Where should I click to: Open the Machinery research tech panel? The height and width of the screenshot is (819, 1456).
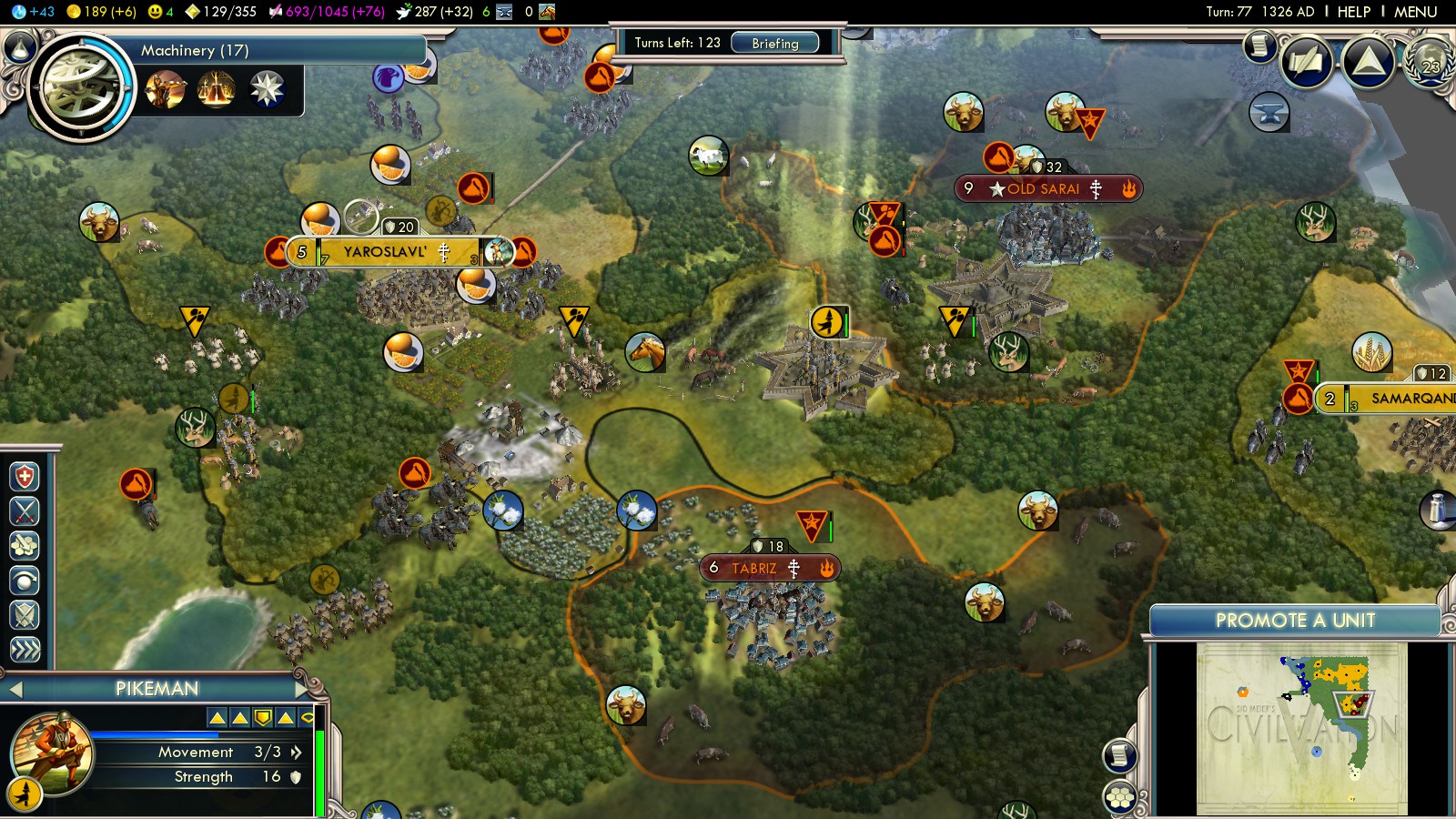click(x=82, y=87)
